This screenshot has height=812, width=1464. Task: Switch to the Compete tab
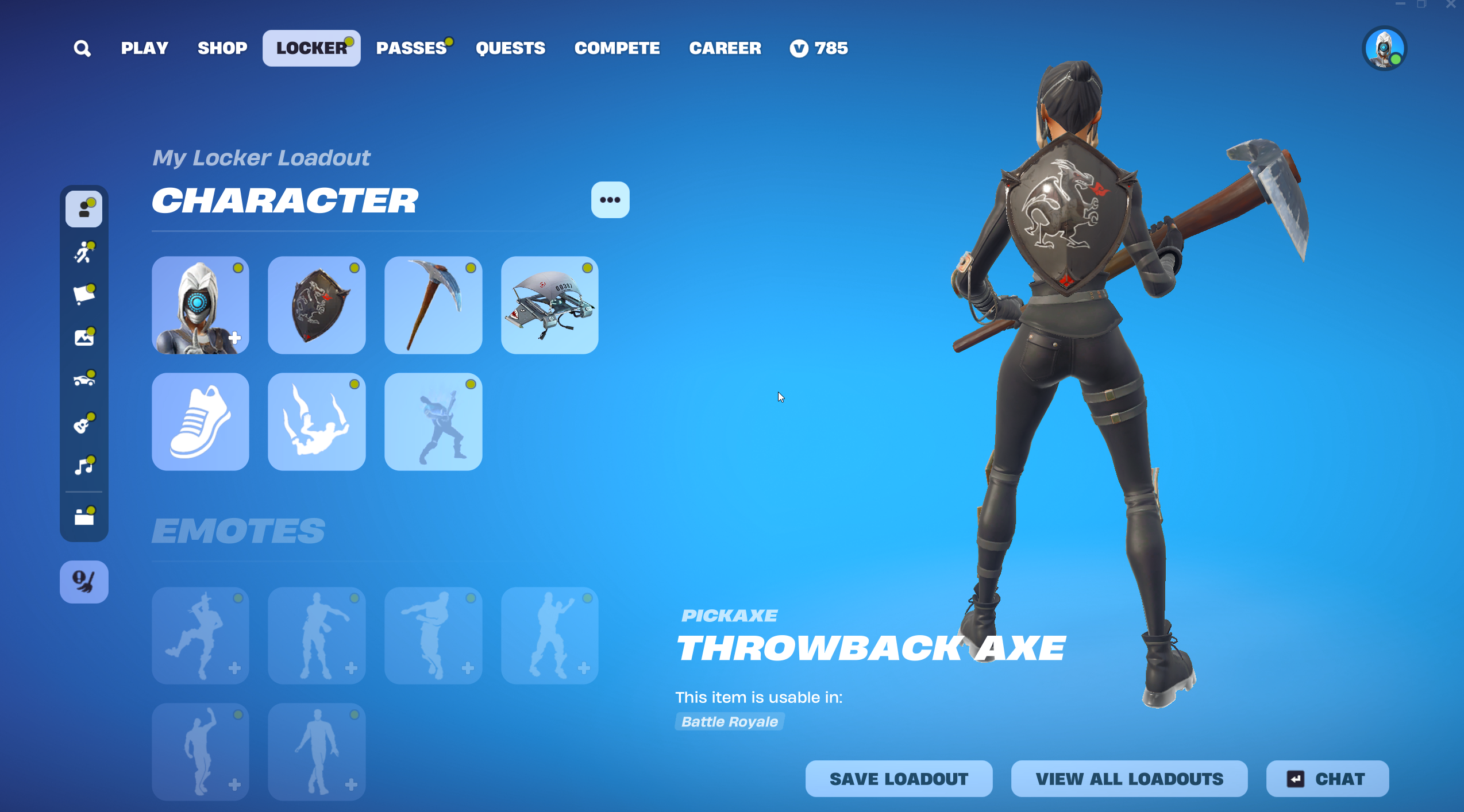click(617, 48)
